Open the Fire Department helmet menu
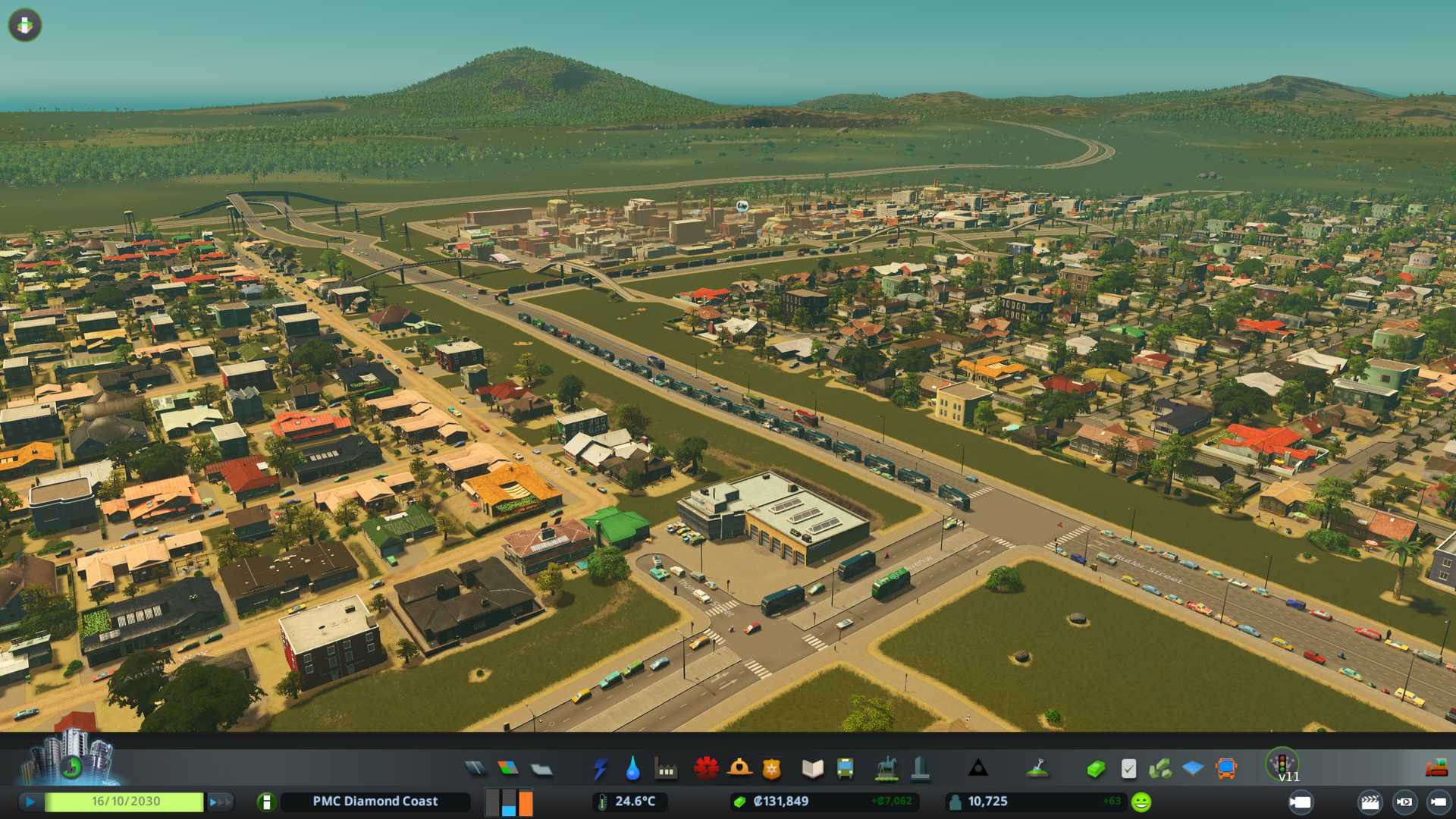This screenshot has height=819, width=1456. pos(739,769)
